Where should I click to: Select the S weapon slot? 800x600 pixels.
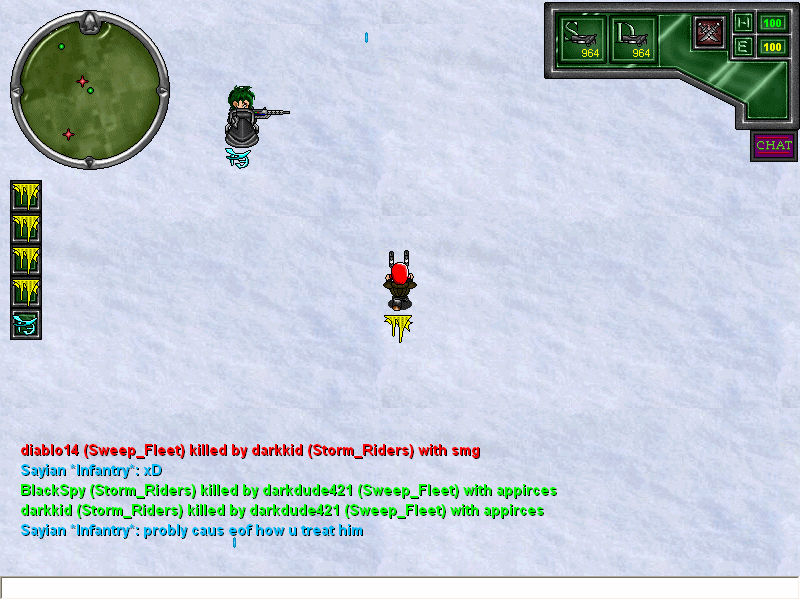[582, 39]
